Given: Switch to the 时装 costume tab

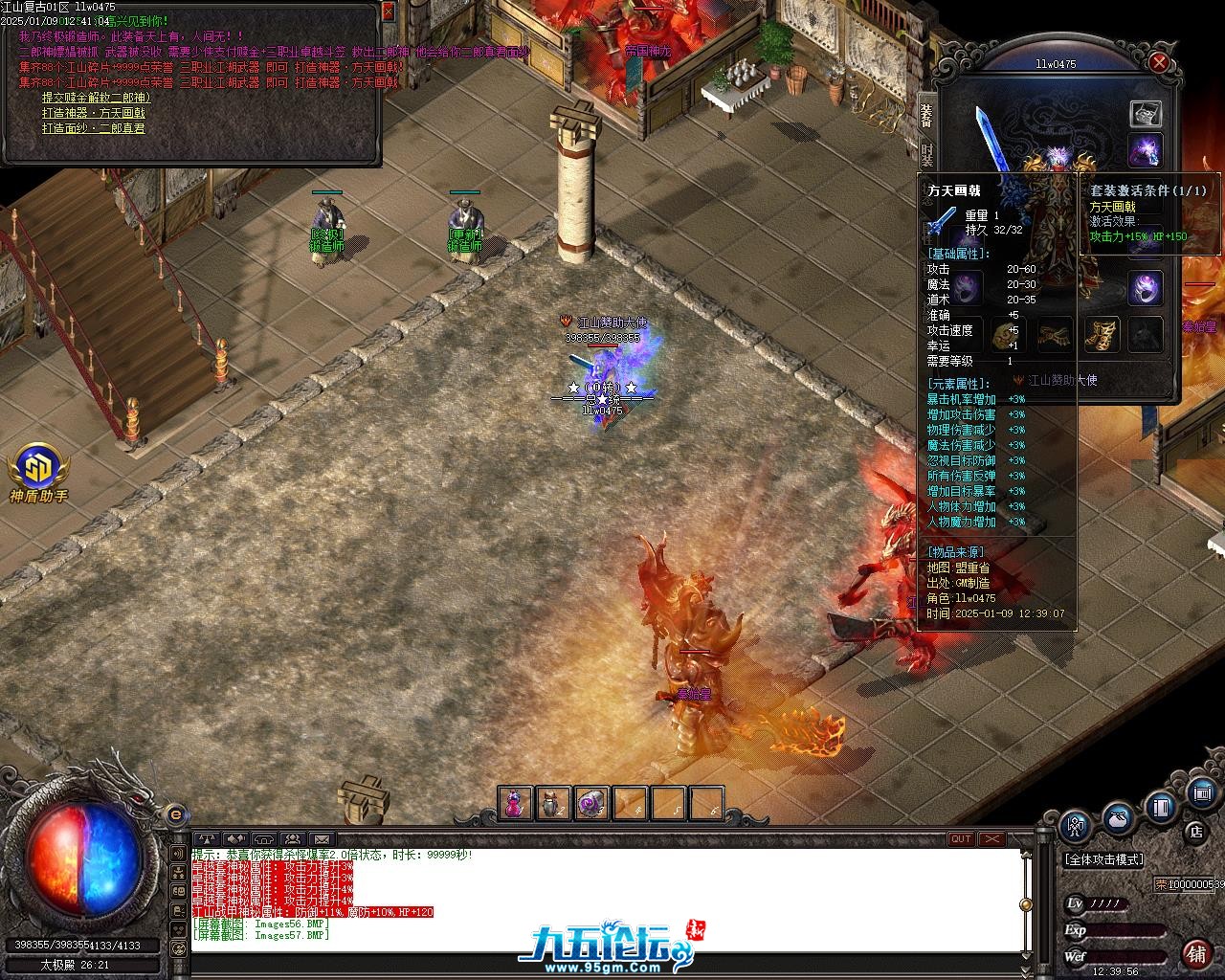Looking at the screenshot, I should [926, 153].
